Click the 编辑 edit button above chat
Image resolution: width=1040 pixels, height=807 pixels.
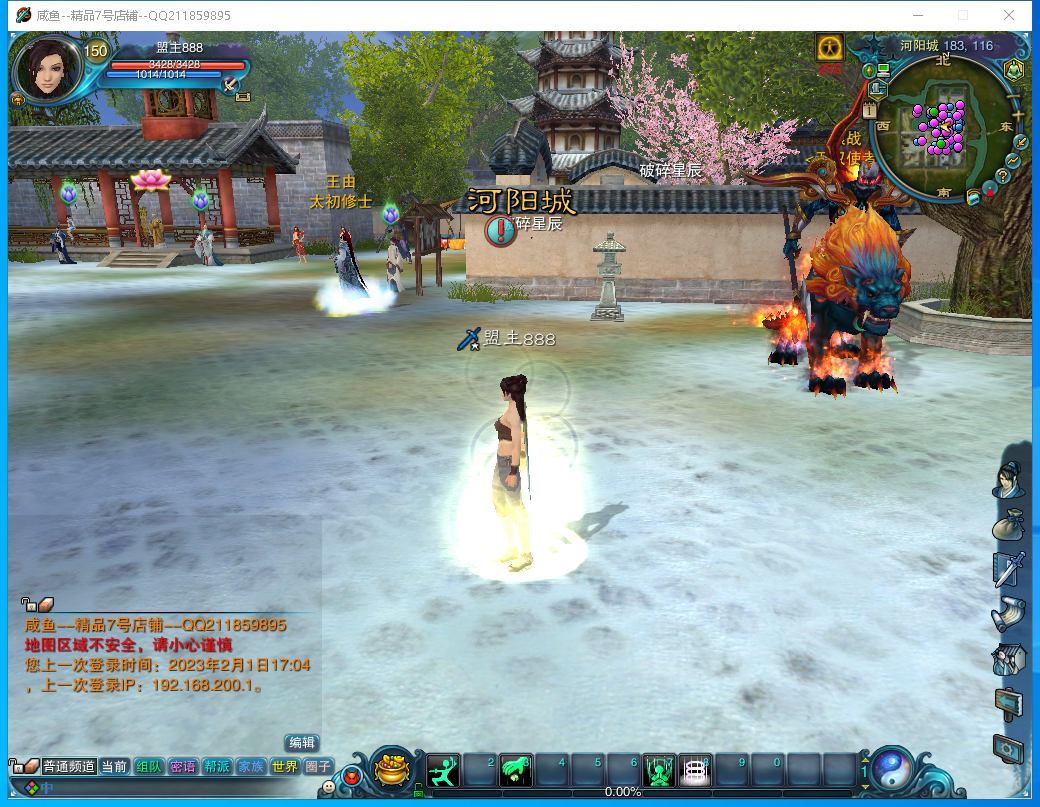(301, 743)
